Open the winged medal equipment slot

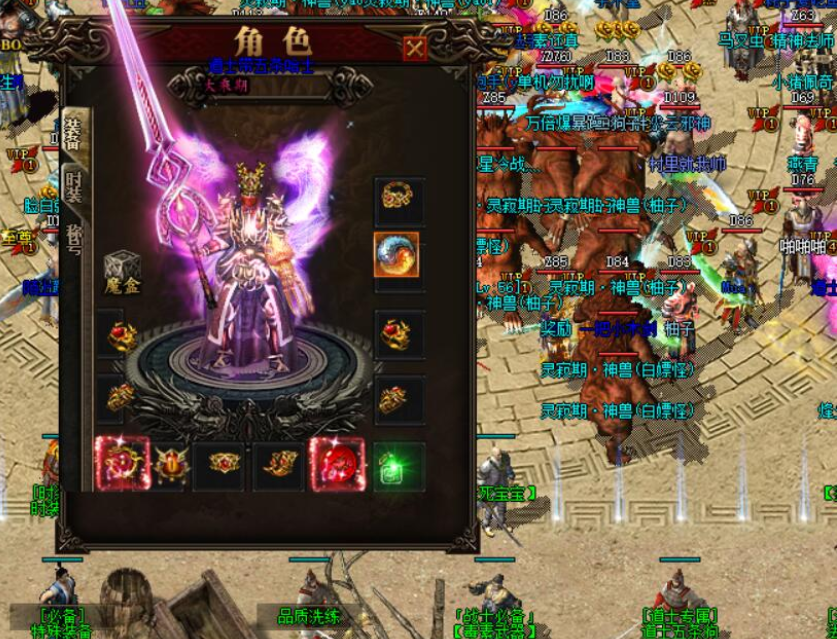(170, 464)
